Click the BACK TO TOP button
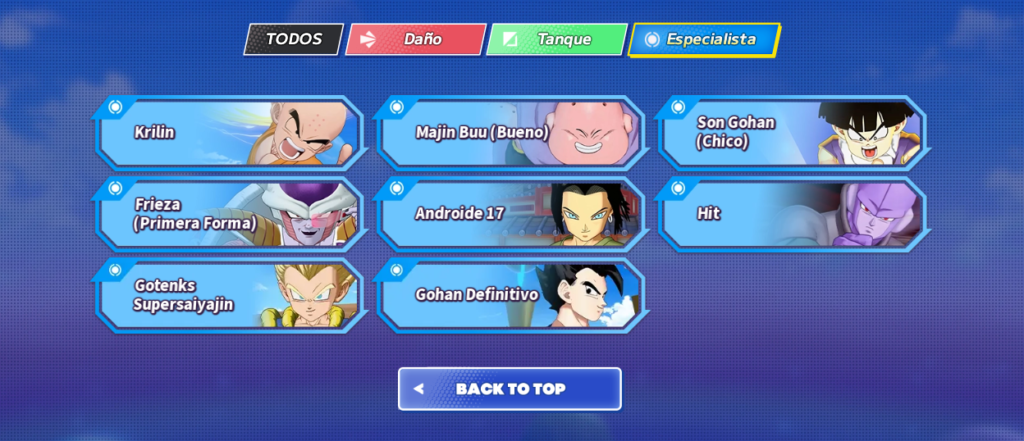 (510, 389)
